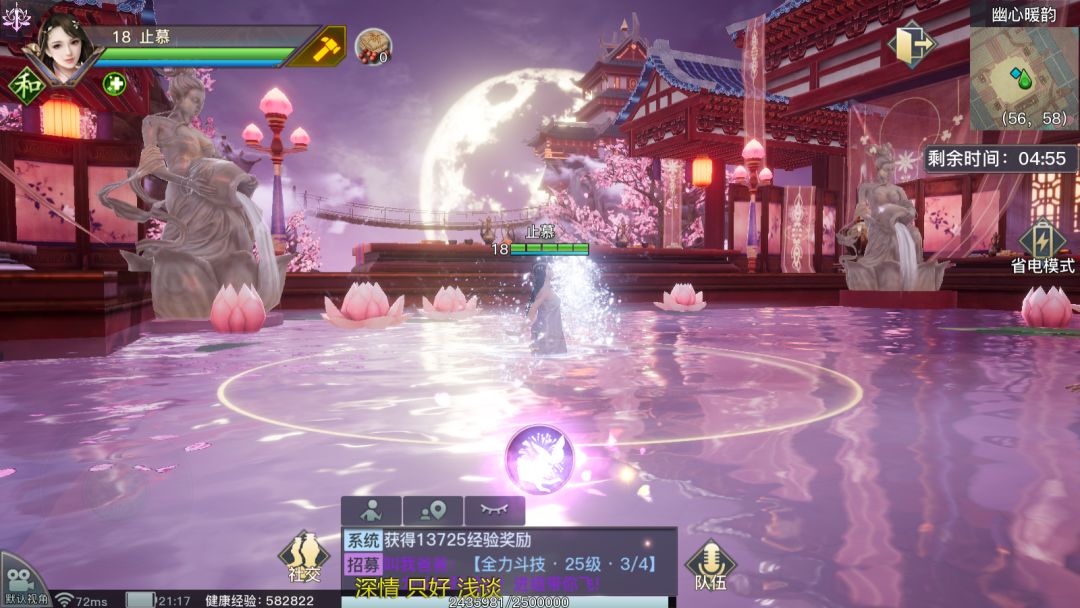Toggle 省电模式 power saving mode

(1042, 246)
